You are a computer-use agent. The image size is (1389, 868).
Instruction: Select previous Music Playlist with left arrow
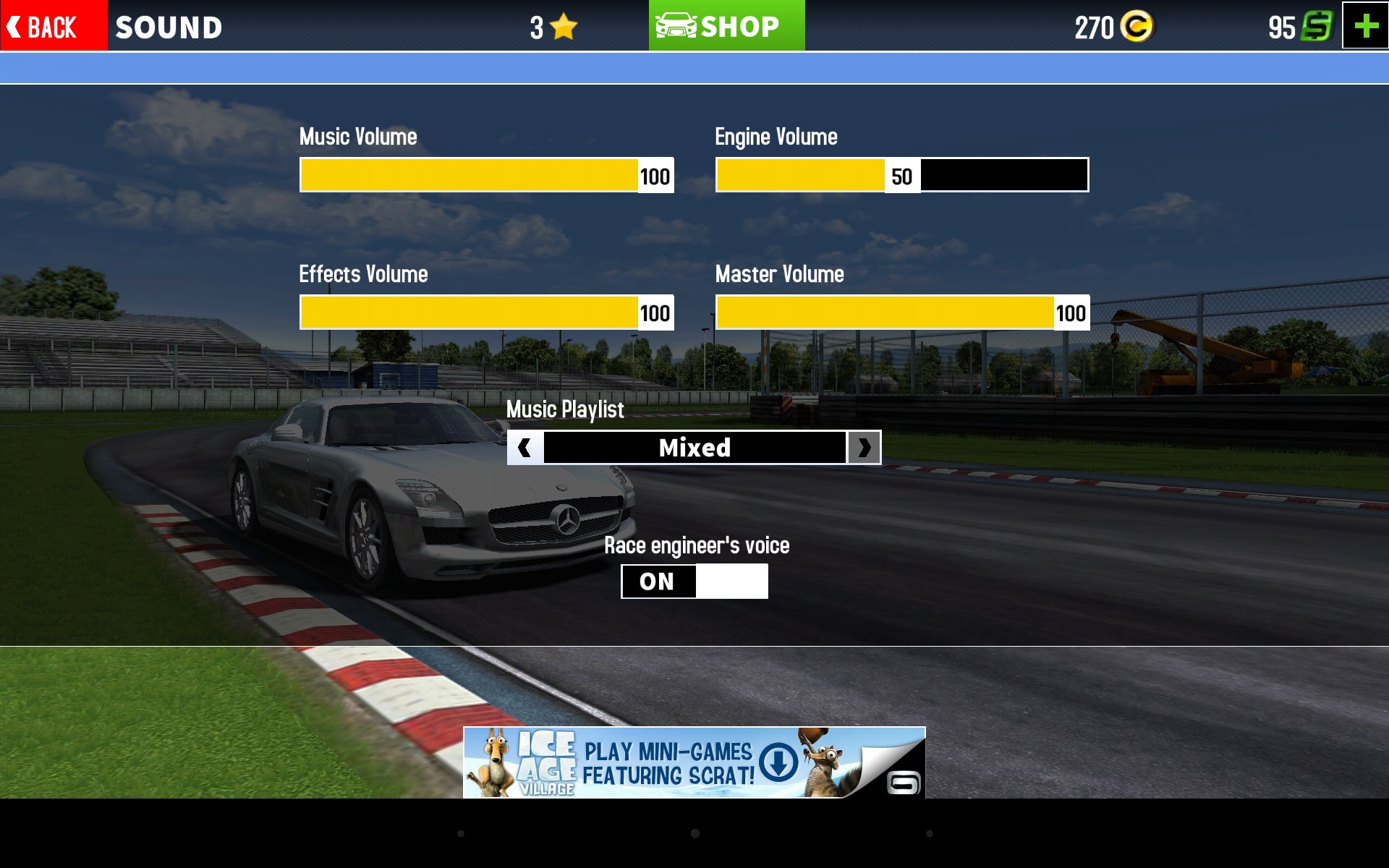(525, 448)
